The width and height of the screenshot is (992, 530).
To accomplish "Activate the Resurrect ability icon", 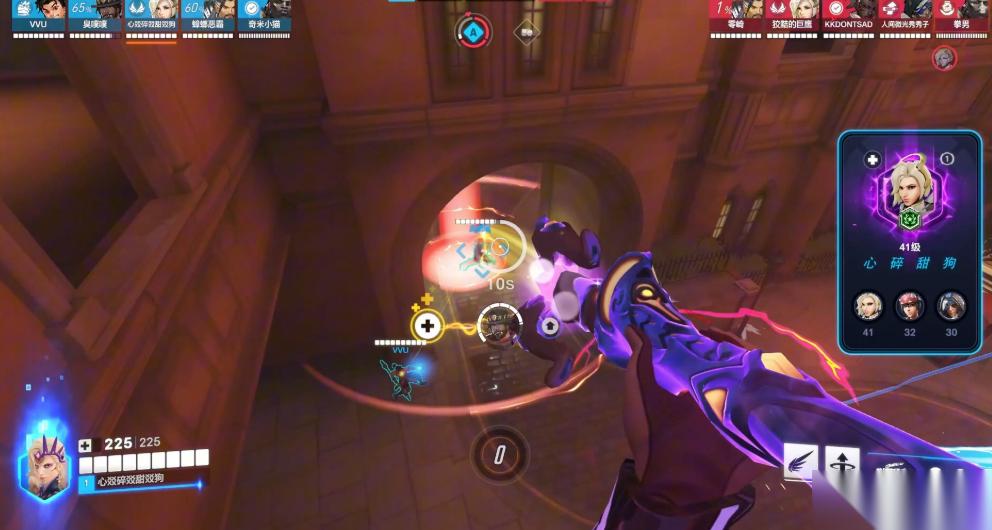I will point(842,462).
